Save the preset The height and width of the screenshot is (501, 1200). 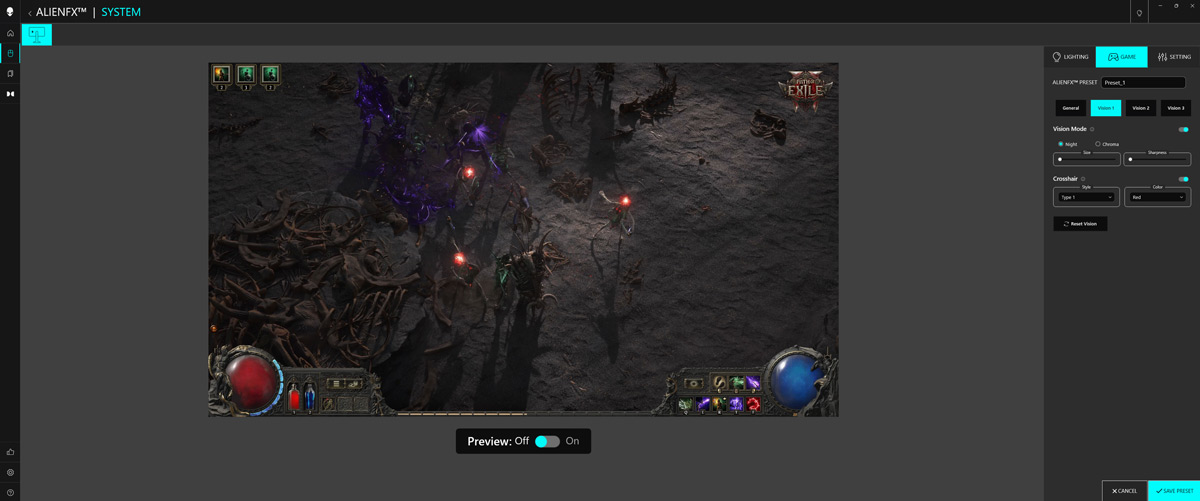1174,491
